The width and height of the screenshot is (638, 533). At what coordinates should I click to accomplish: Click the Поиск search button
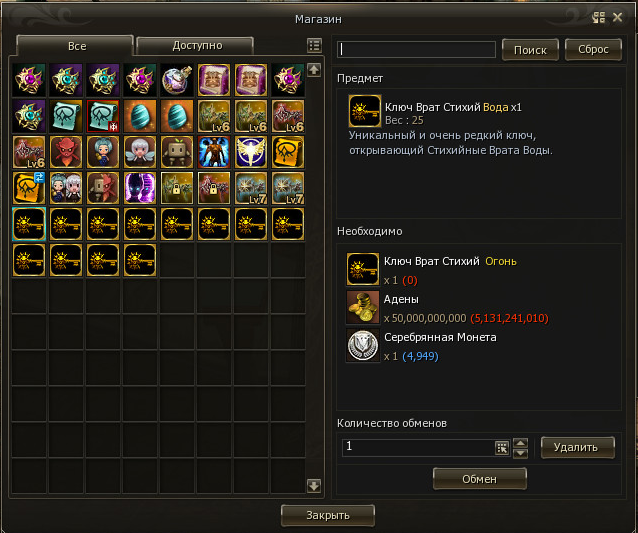pyautogui.click(x=529, y=50)
